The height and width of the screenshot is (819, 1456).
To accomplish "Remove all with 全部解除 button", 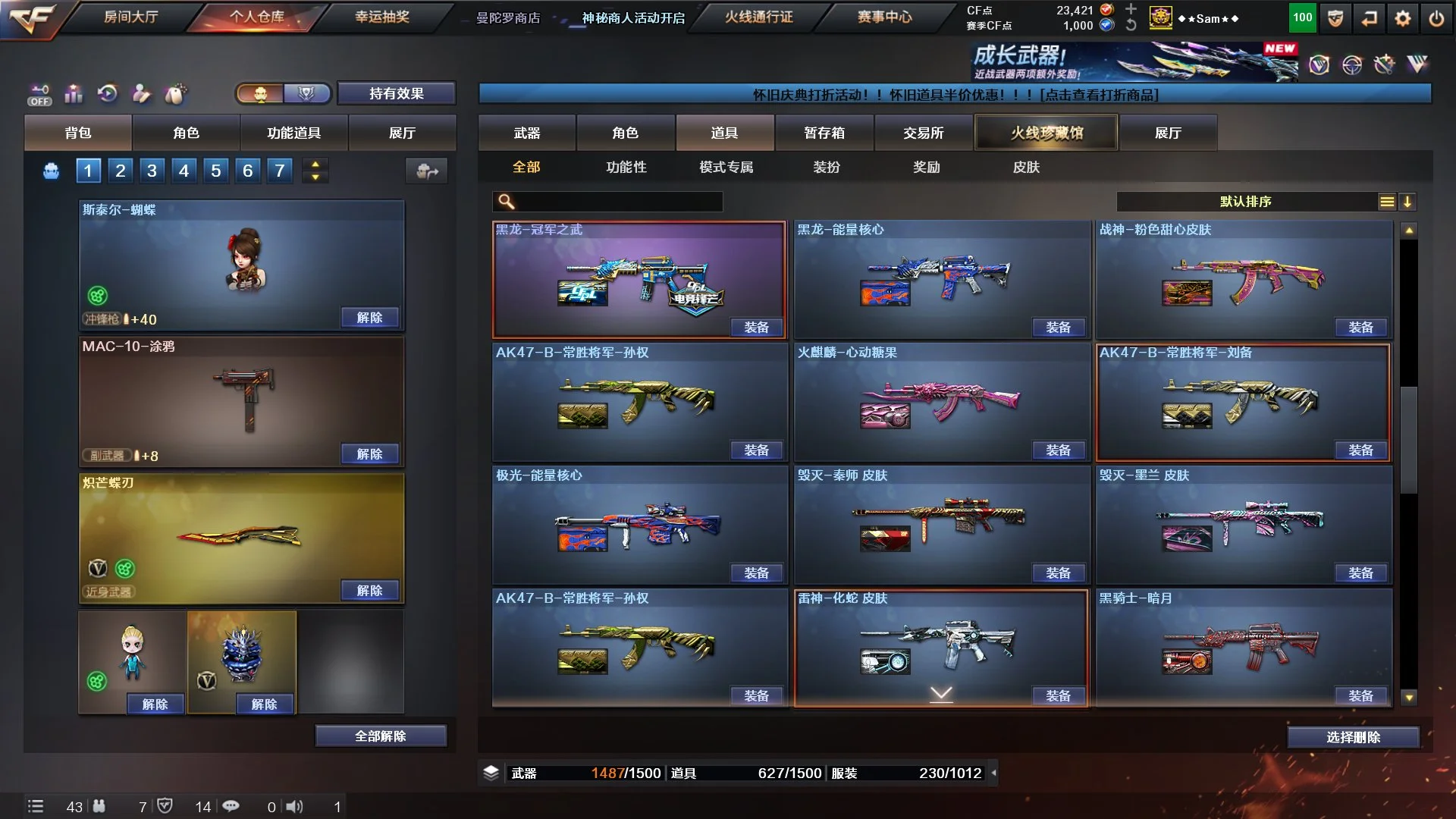I will tap(380, 736).
